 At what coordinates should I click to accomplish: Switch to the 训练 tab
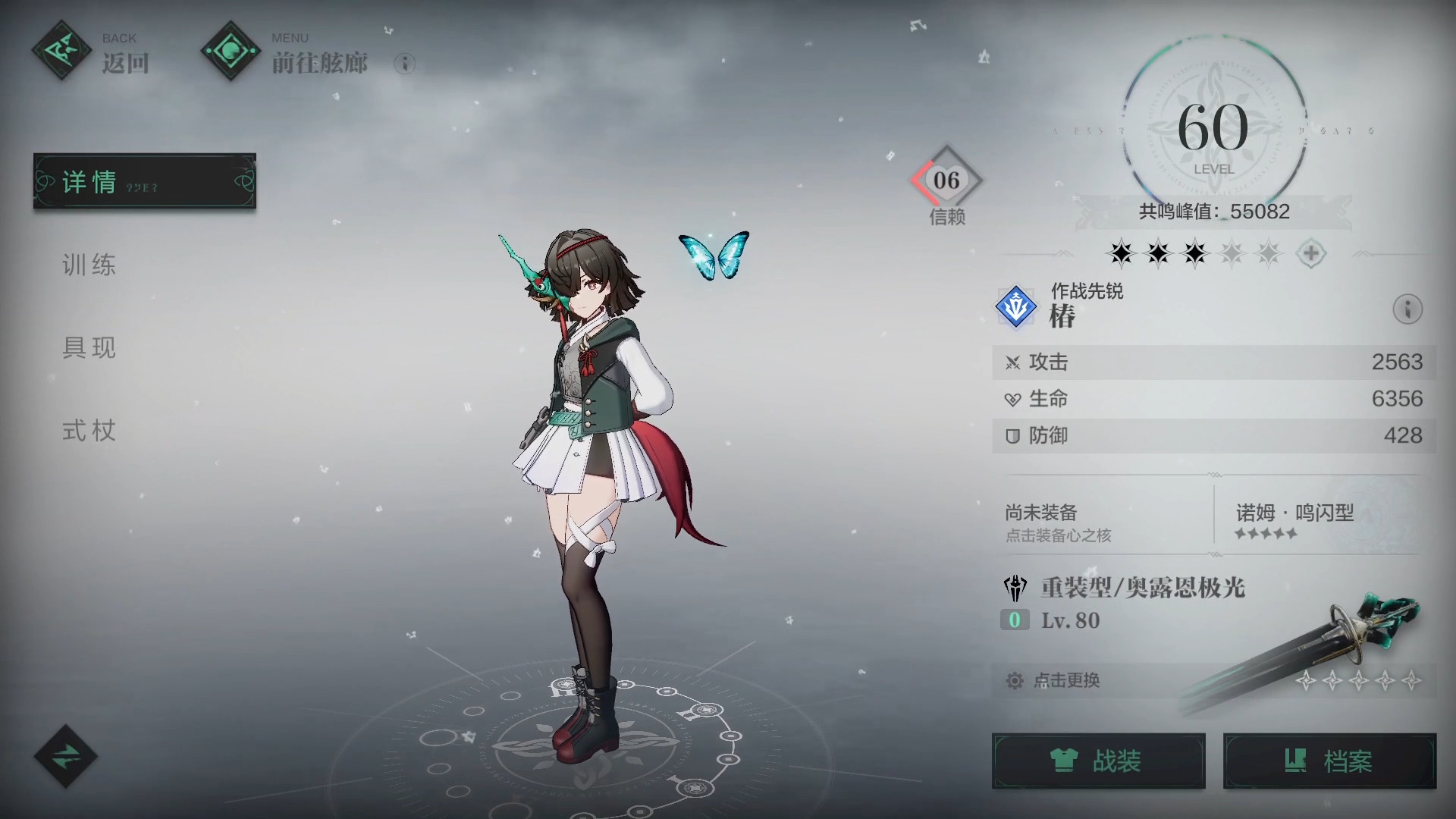tap(89, 265)
